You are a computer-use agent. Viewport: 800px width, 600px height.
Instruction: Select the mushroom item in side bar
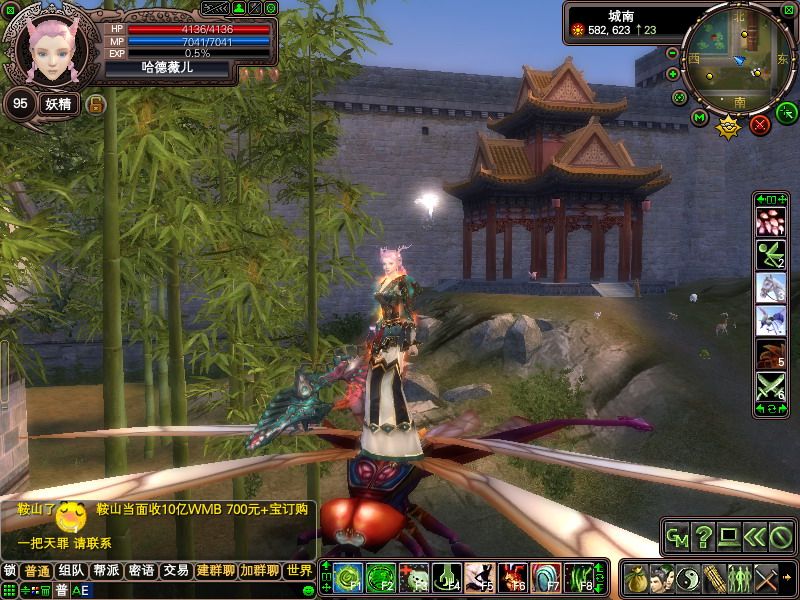[x=770, y=222]
